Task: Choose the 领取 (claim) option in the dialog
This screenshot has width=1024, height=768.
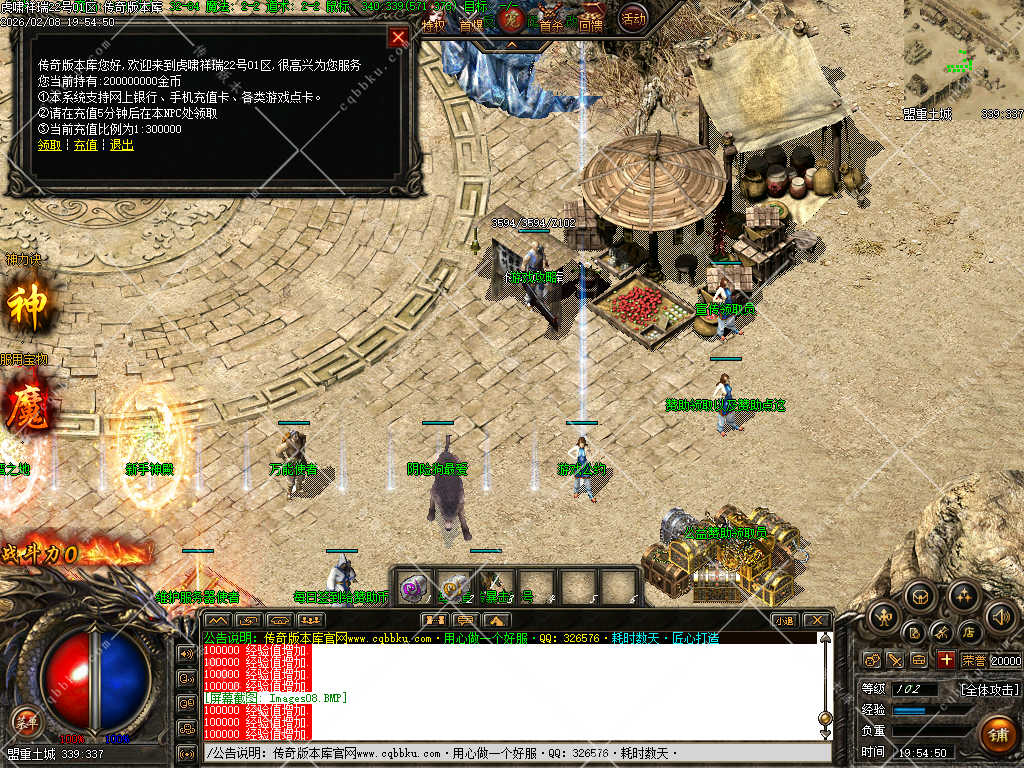Action: [49, 145]
